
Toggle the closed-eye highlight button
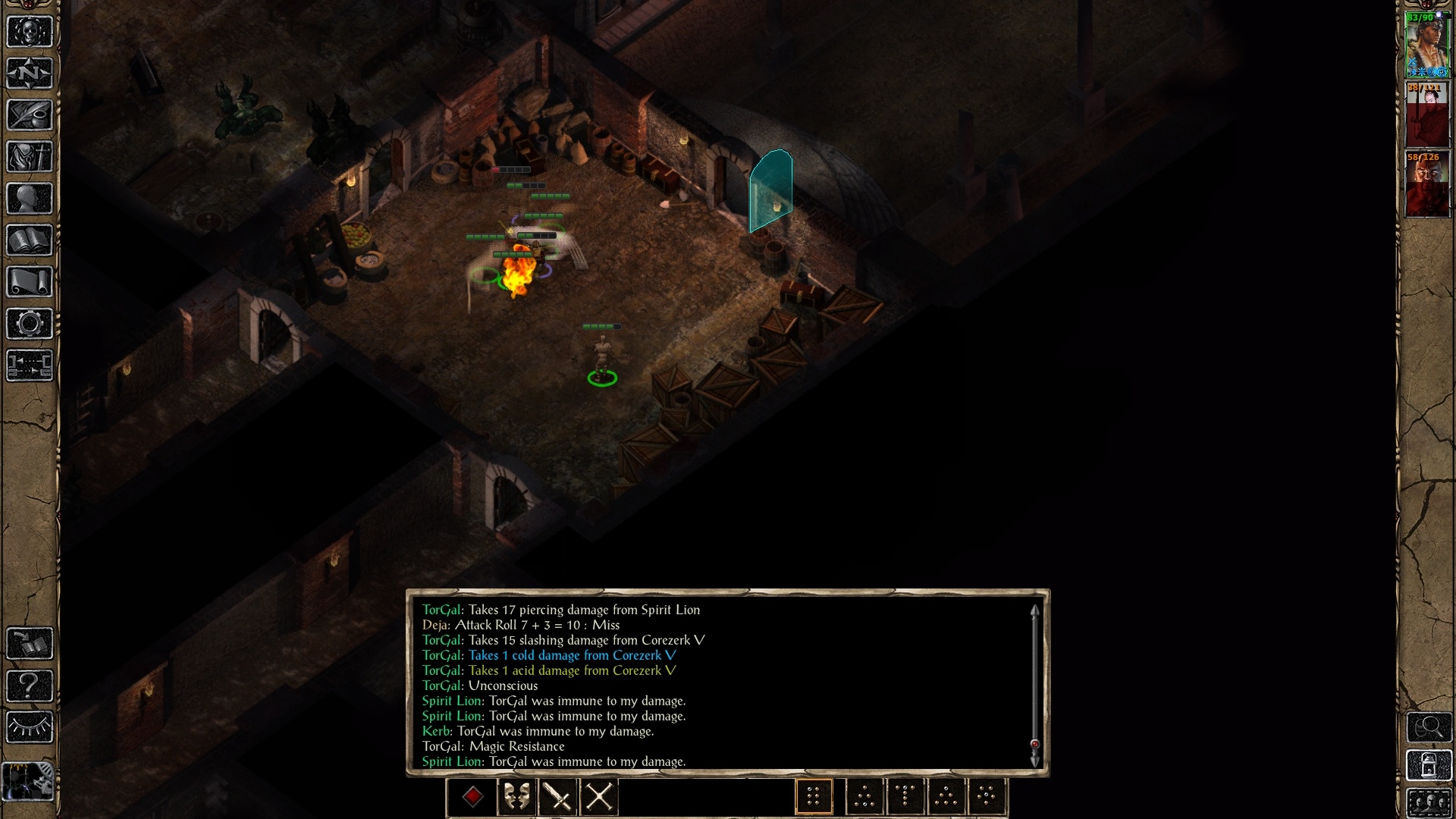tap(30, 728)
